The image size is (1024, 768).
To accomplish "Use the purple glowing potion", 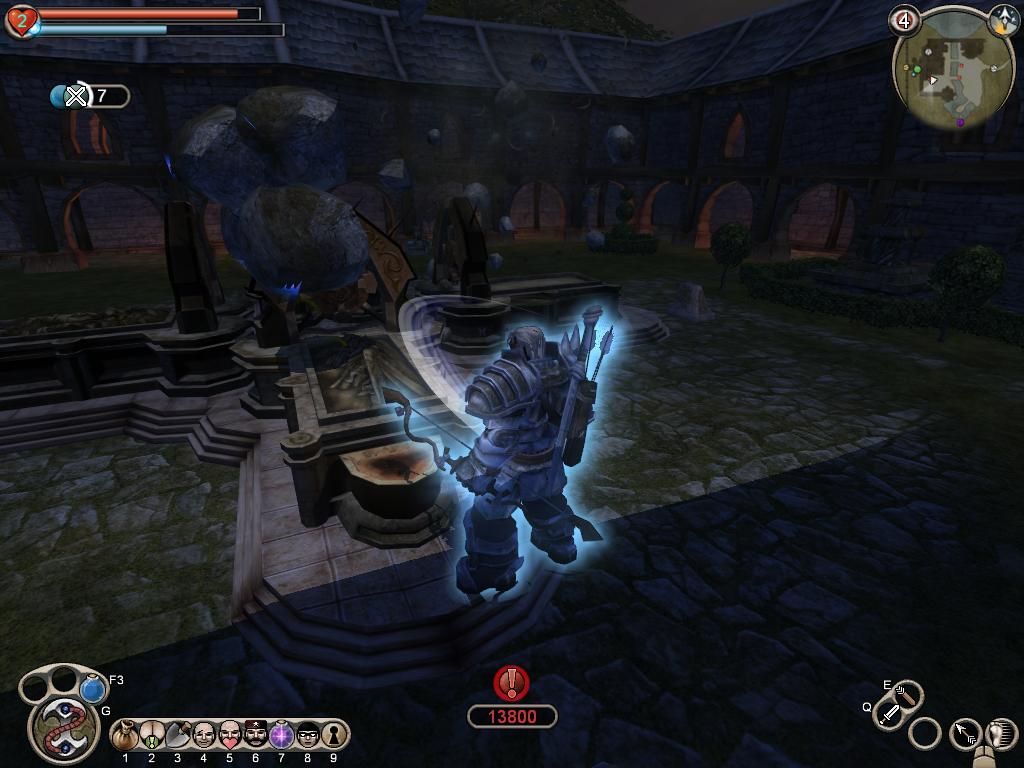I will point(281,735).
